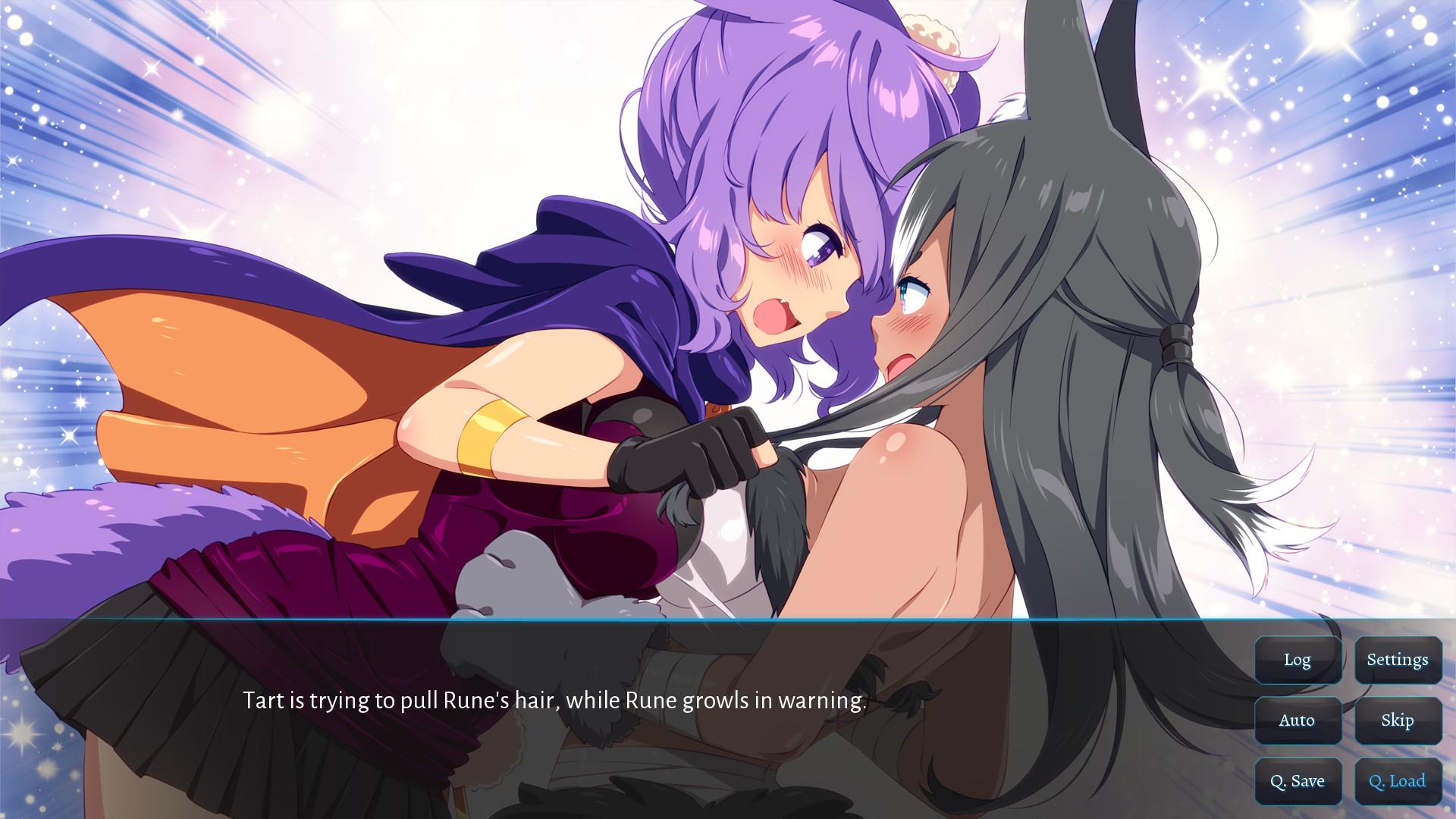Adjust preferences through Settings
Viewport: 1456px width, 819px height.
point(1398,660)
